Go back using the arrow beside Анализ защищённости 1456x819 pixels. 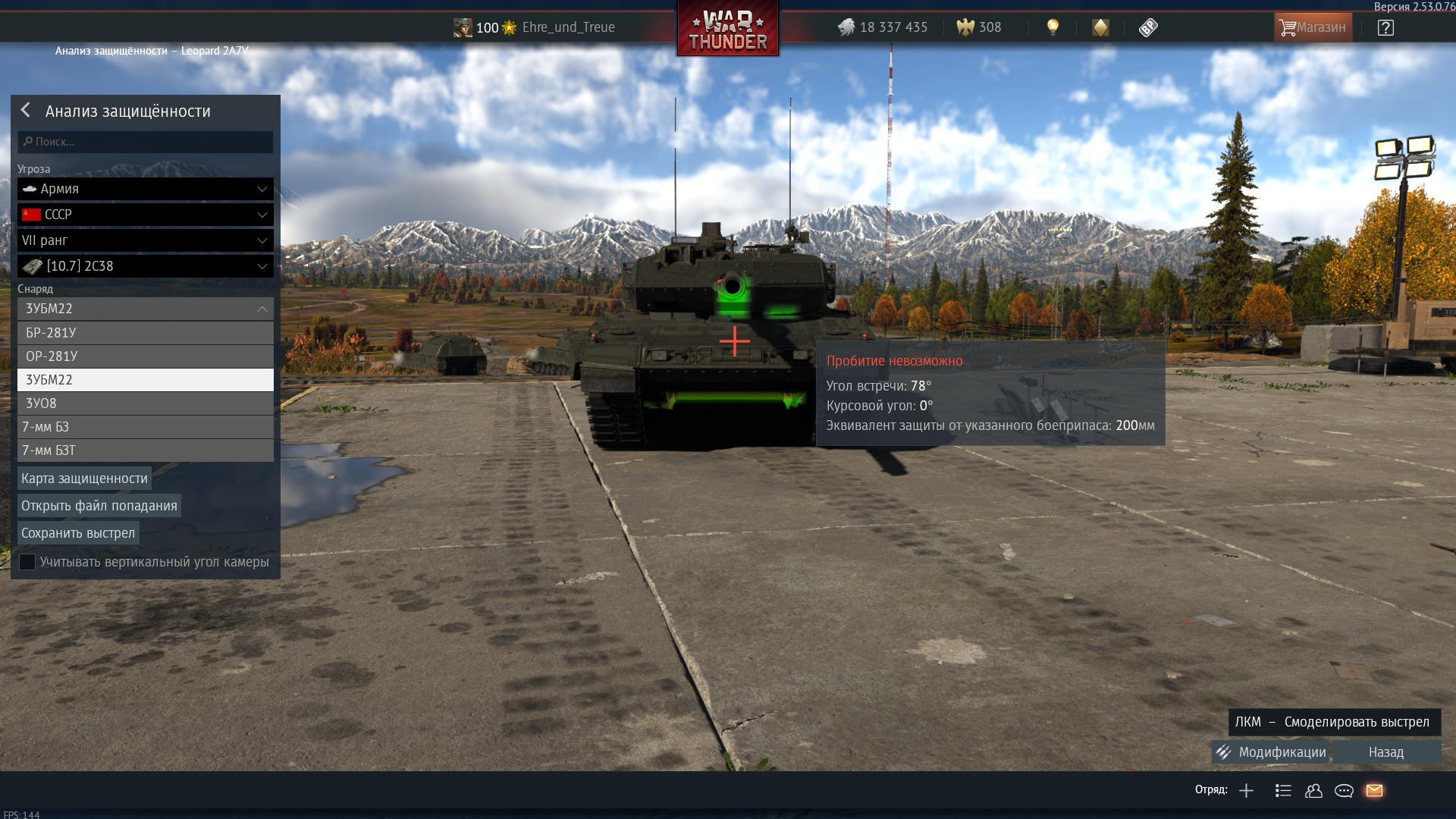click(26, 111)
